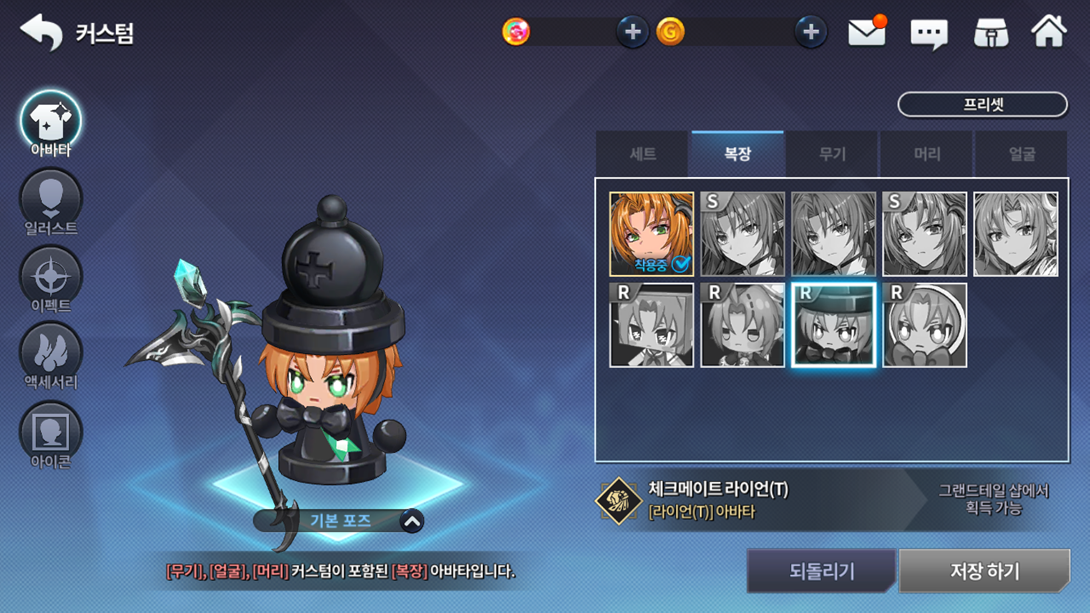
Task: Switch to the 머리 hair tab
Action: tap(927, 154)
